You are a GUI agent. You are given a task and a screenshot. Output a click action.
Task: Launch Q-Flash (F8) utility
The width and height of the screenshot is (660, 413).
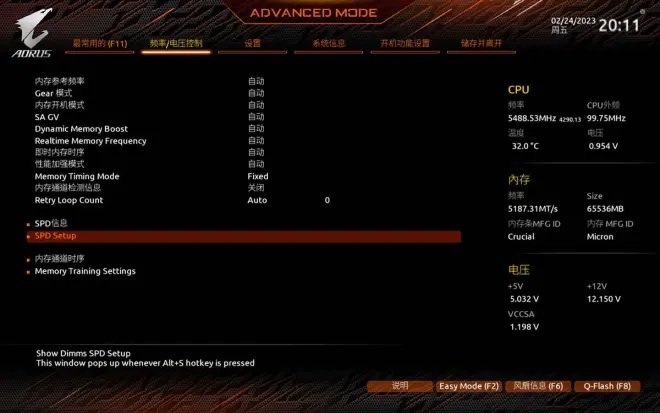tap(607, 386)
